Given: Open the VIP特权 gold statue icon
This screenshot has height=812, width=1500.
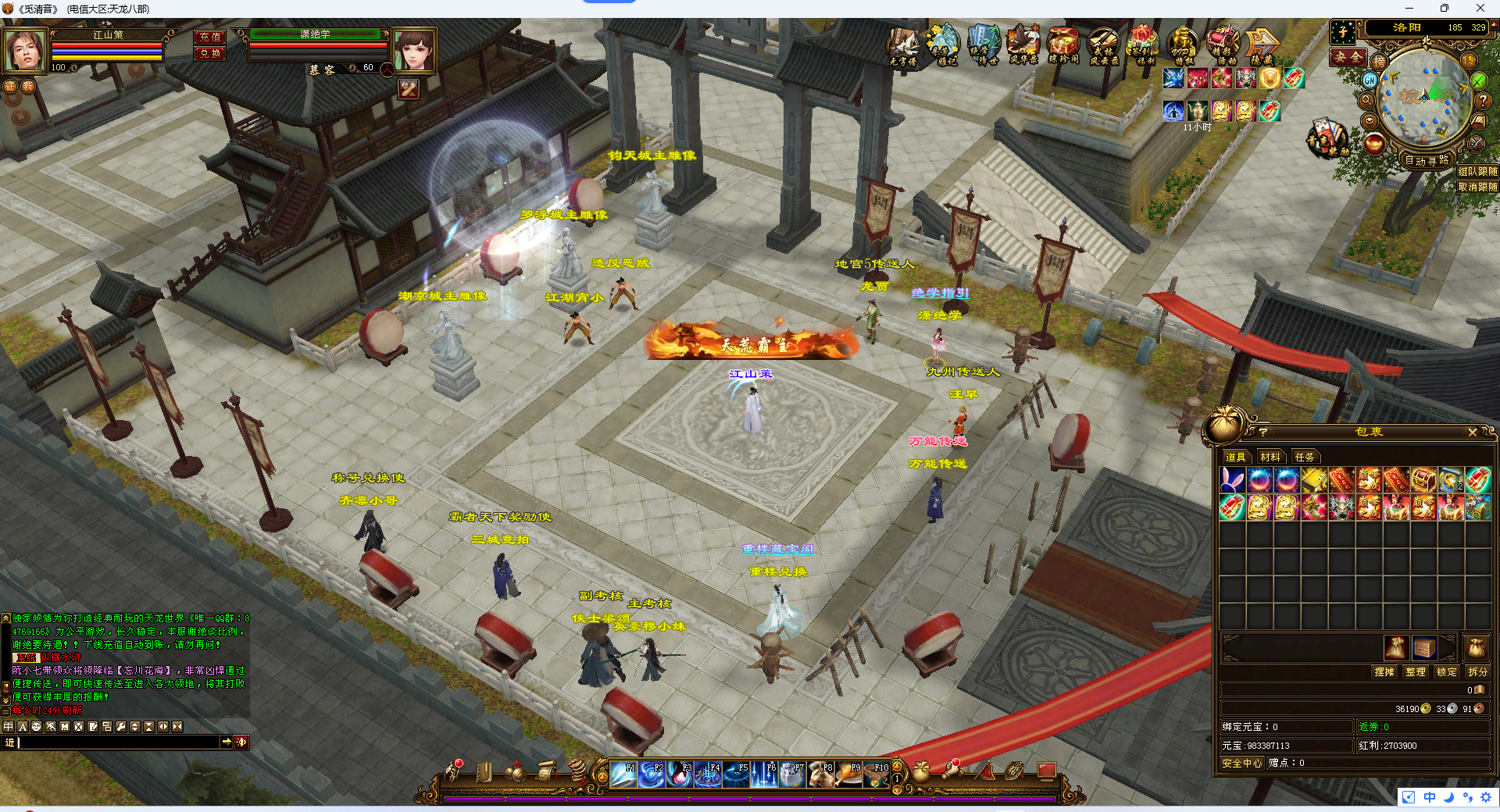Looking at the screenshot, I should [x=1182, y=45].
